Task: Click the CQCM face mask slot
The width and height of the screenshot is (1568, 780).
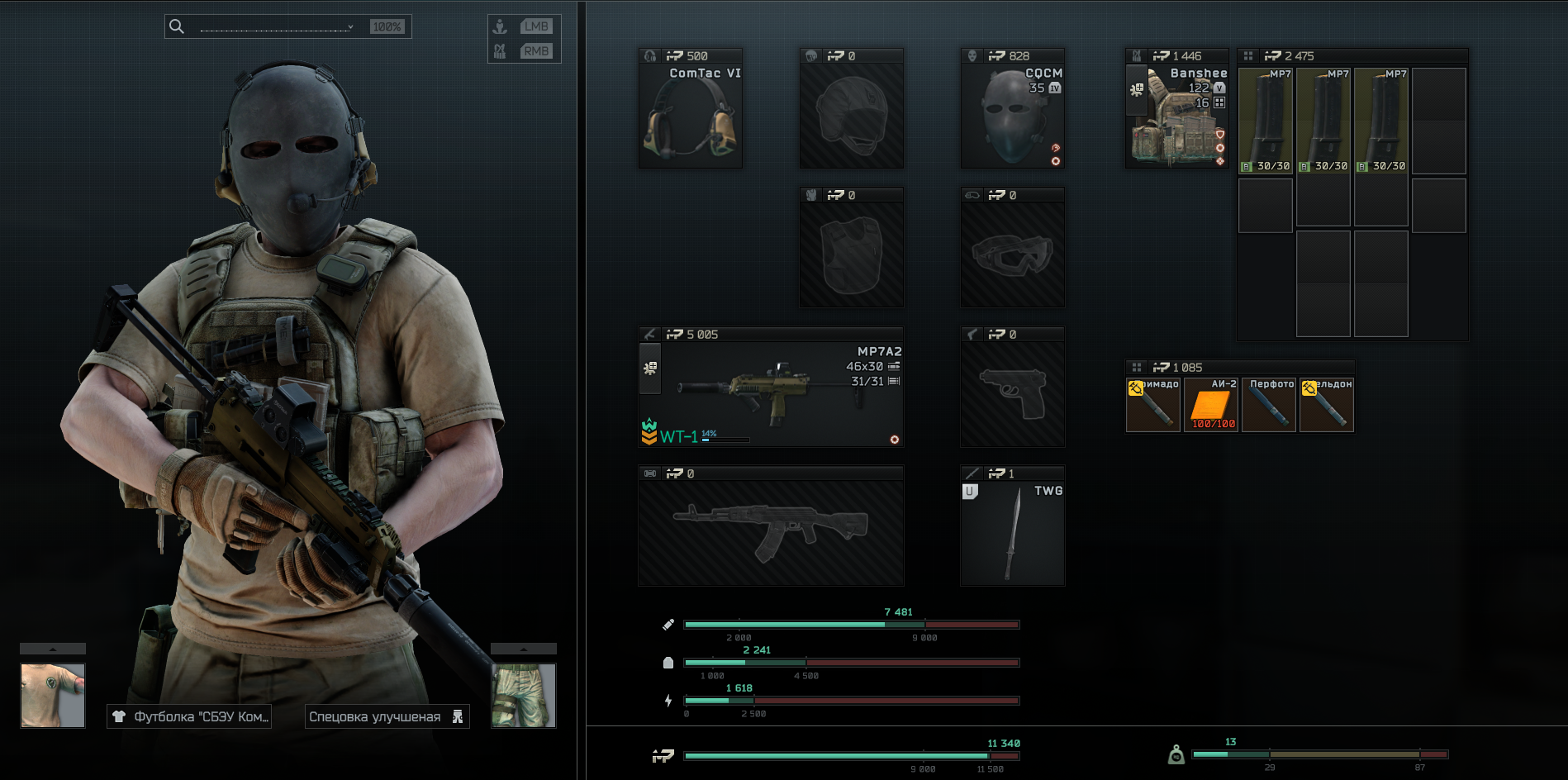Action: [x=1012, y=116]
